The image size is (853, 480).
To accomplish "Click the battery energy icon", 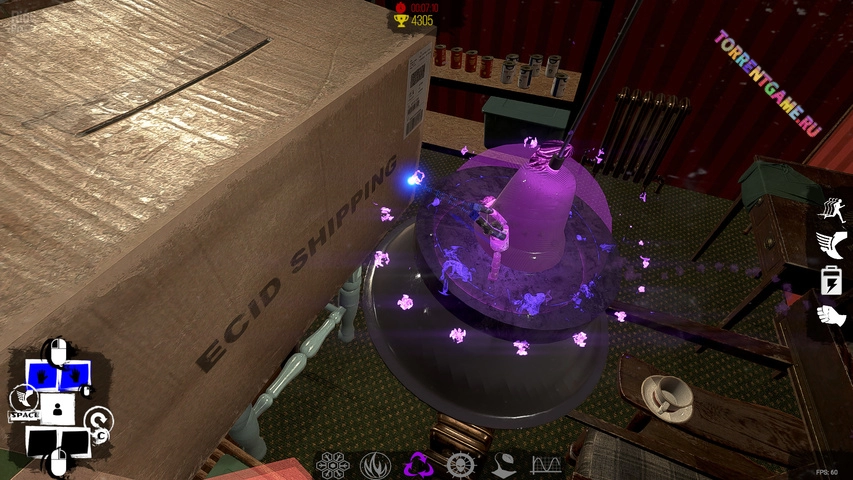I will tap(831, 279).
